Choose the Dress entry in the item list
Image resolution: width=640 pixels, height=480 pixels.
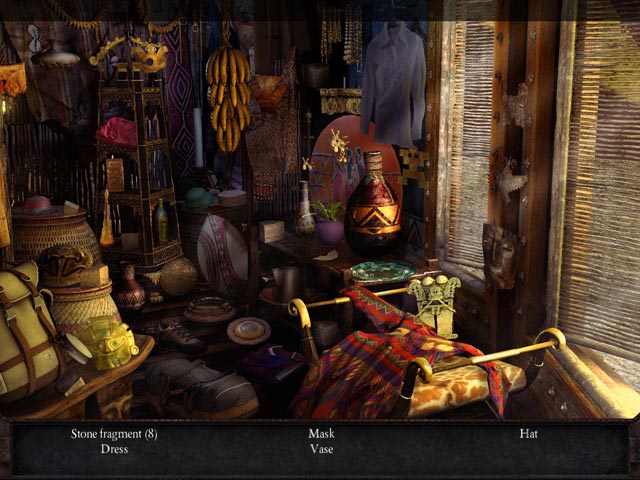coord(114,450)
